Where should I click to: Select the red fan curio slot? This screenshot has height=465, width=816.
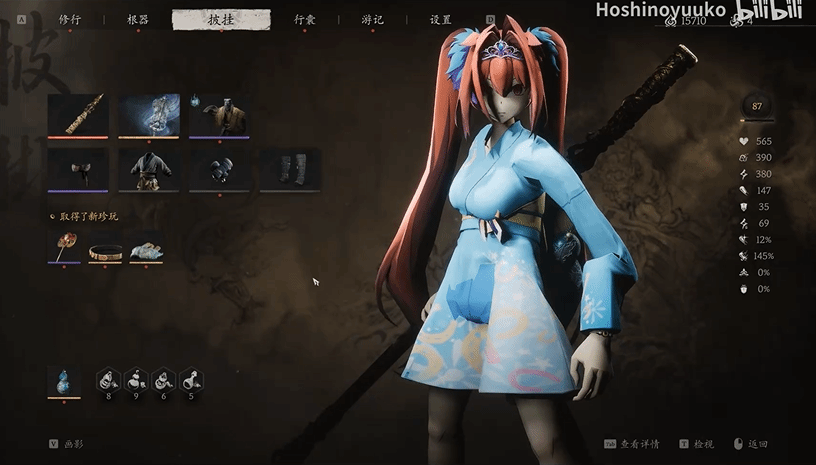point(64,246)
